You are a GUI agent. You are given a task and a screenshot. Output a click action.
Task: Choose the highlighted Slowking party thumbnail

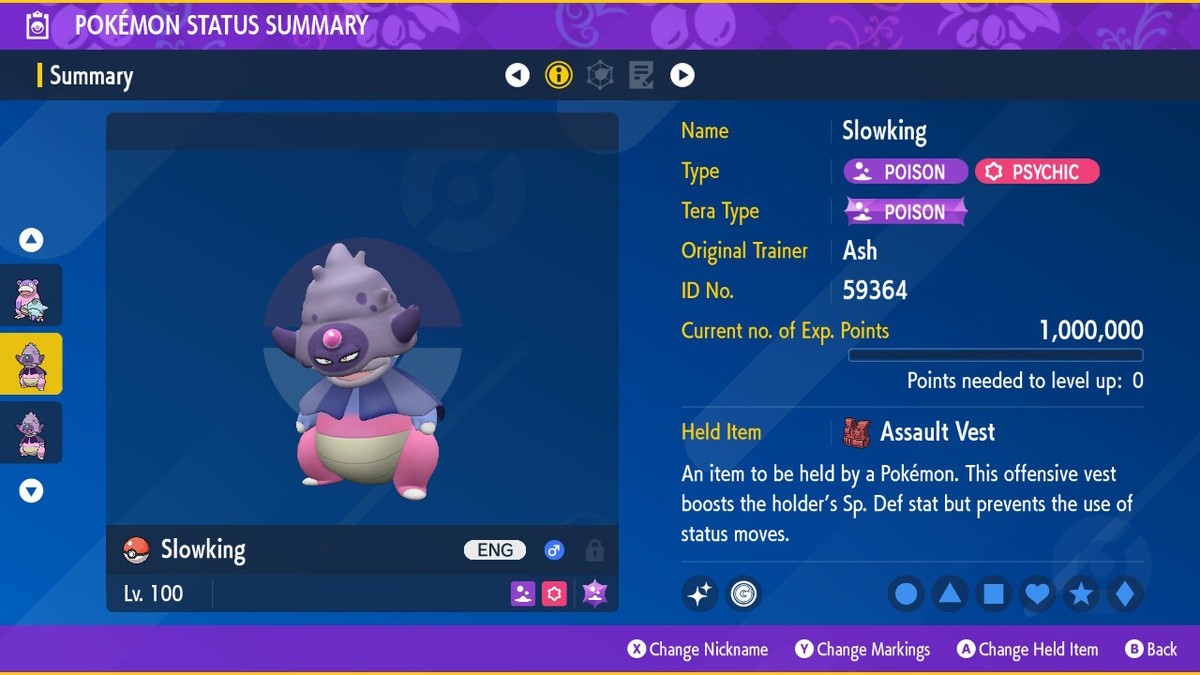tap(31, 364)
